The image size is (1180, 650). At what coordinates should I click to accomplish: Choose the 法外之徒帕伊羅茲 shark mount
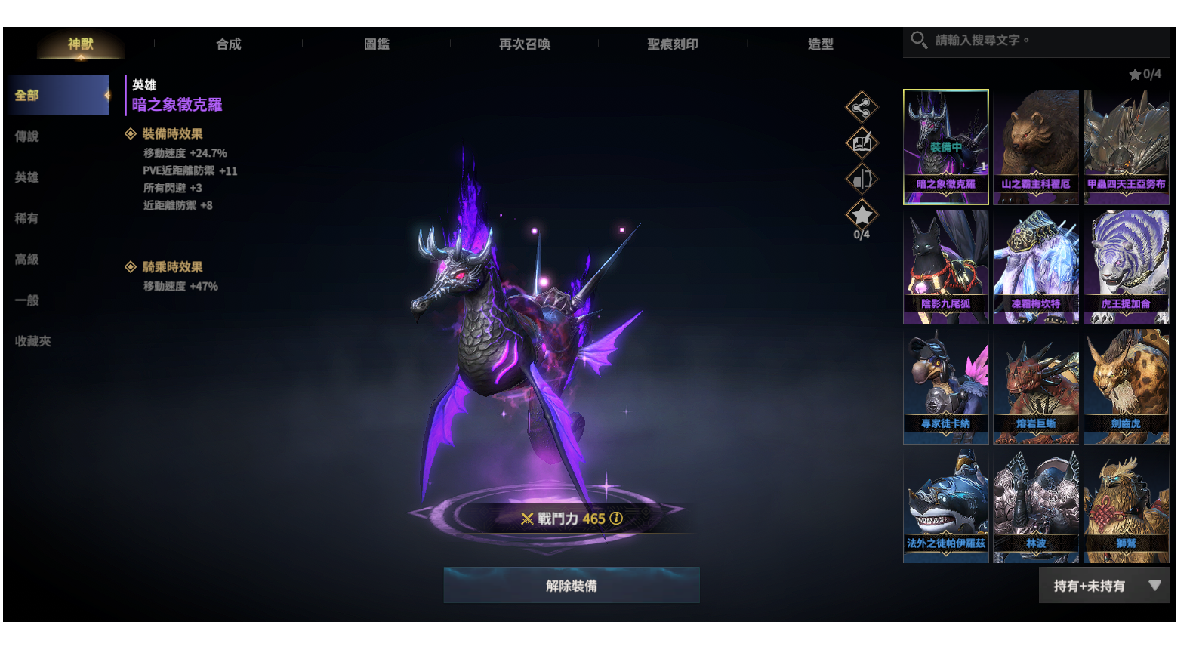946,506
